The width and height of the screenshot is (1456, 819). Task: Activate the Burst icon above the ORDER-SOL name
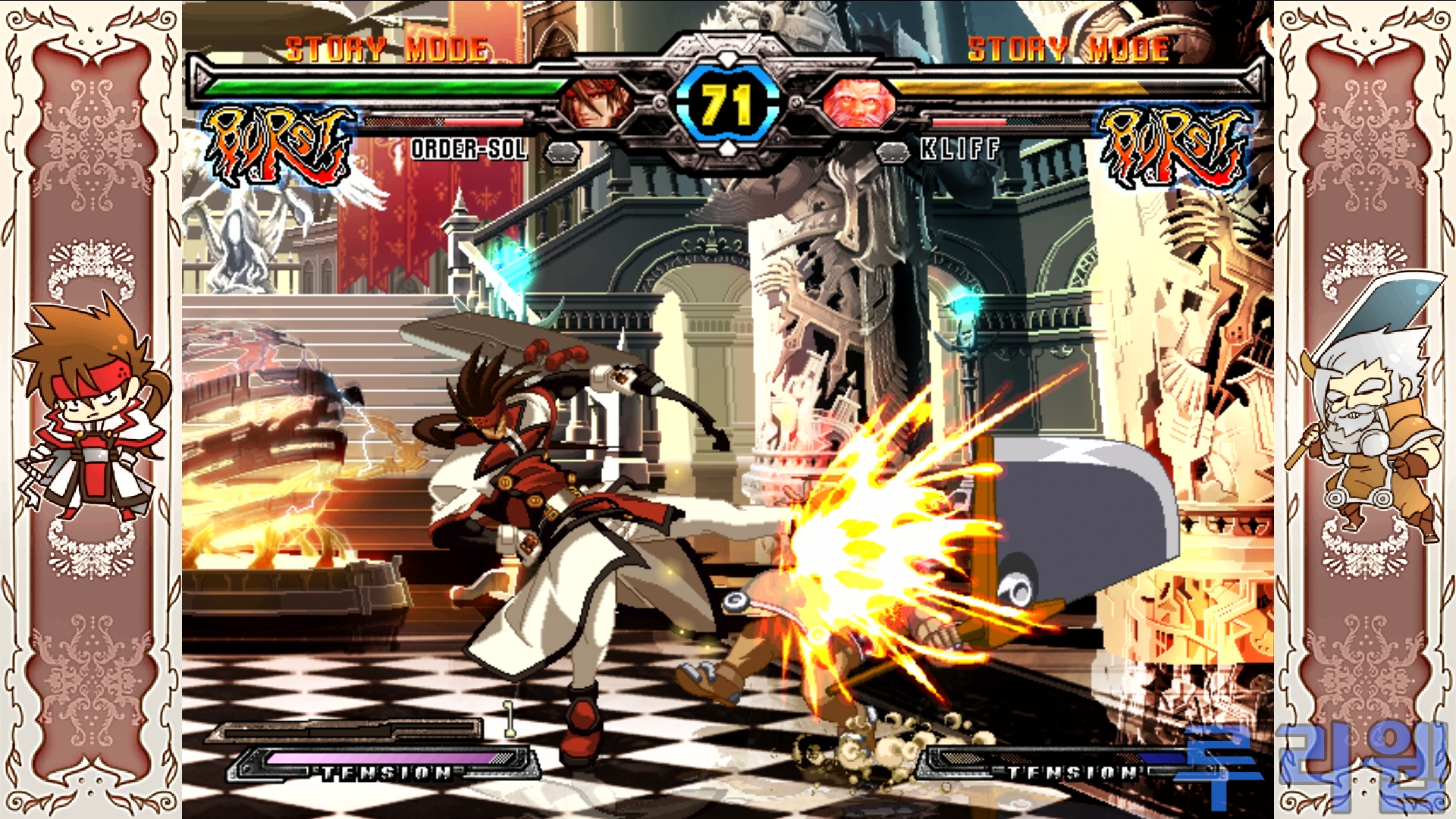[x=278, y=146]
